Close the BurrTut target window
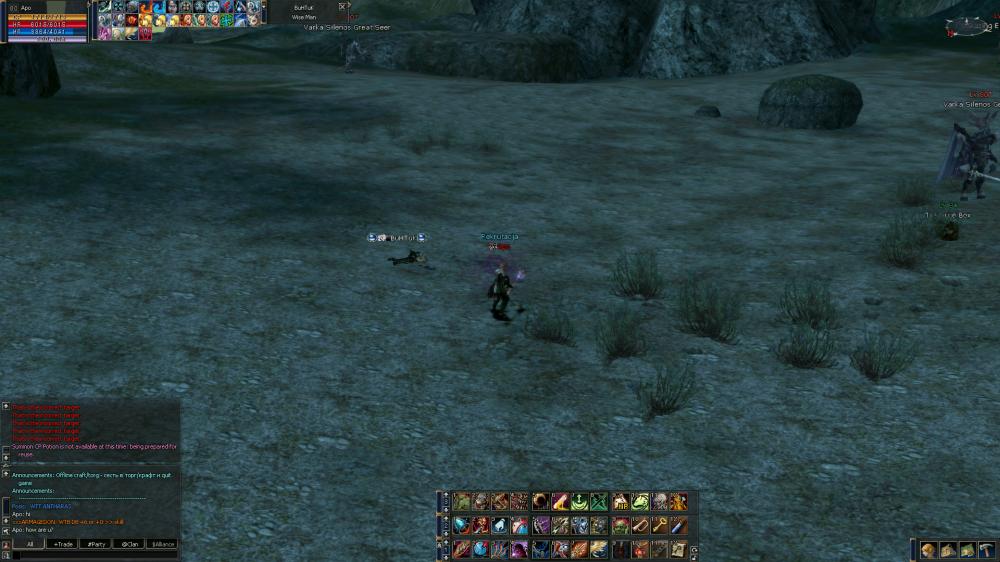The width and height of the screenshot is (1000, 562). [342, 6]
